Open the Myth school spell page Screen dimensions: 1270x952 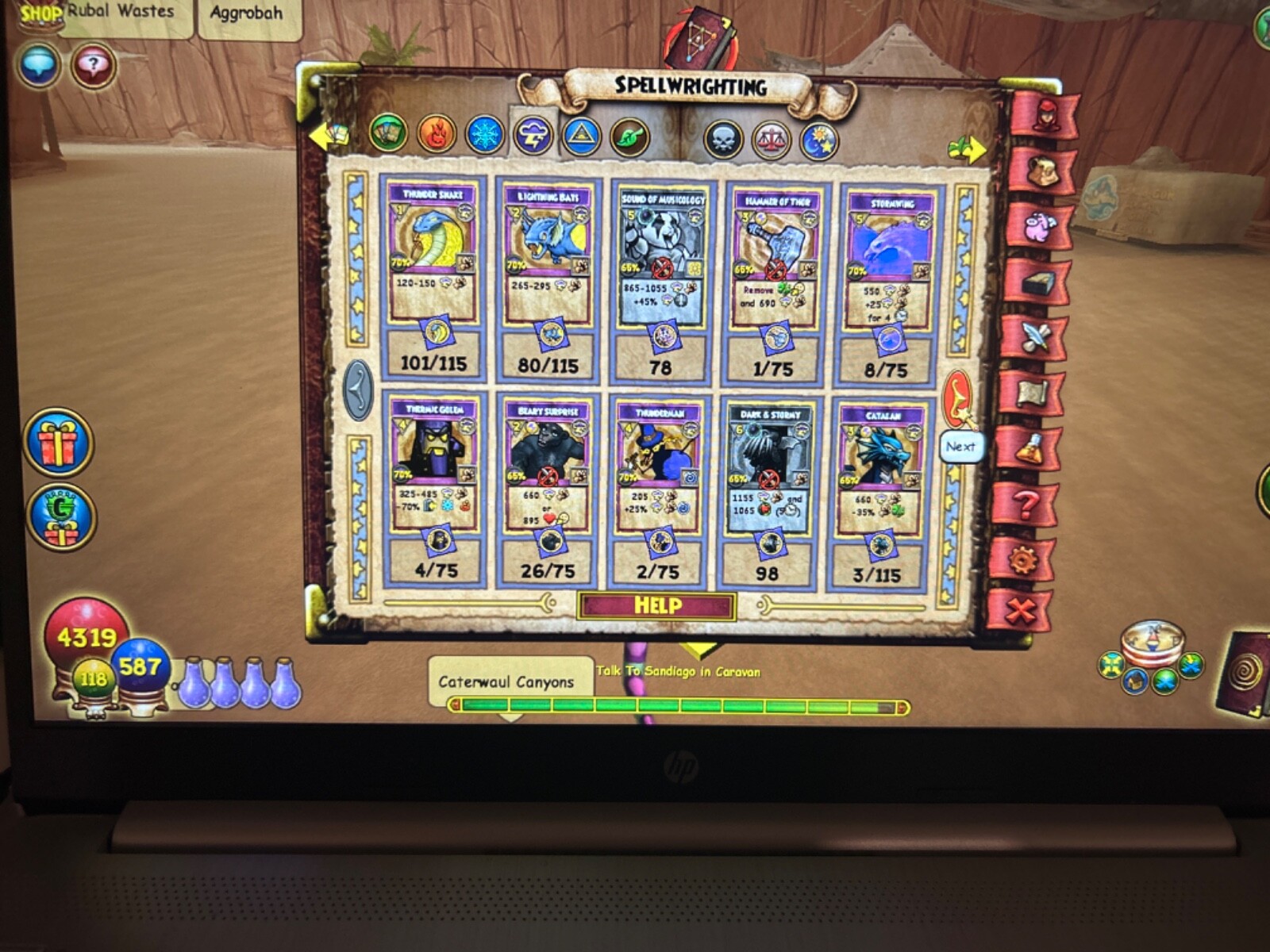581,136
